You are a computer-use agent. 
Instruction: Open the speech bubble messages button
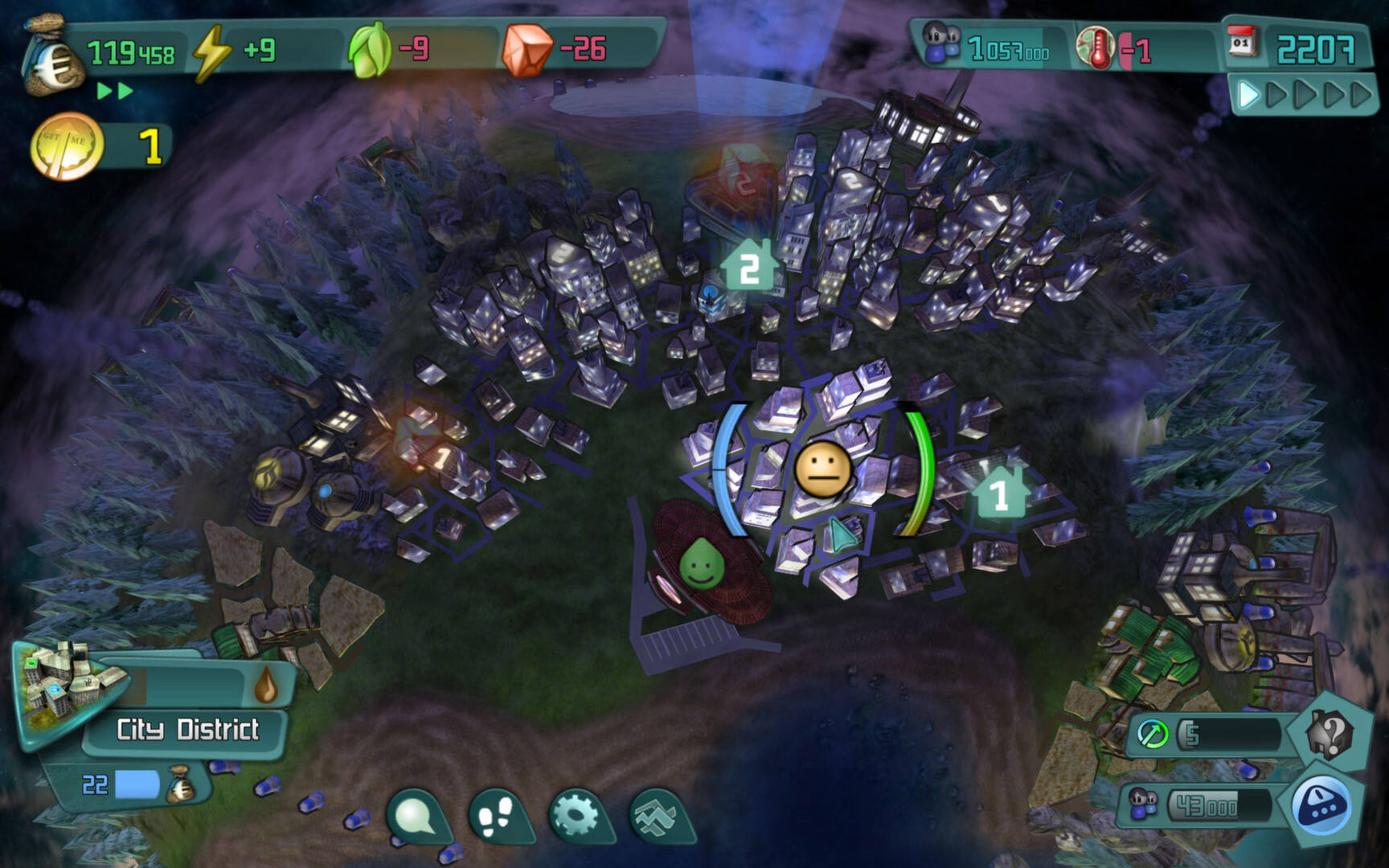[416, 816]
